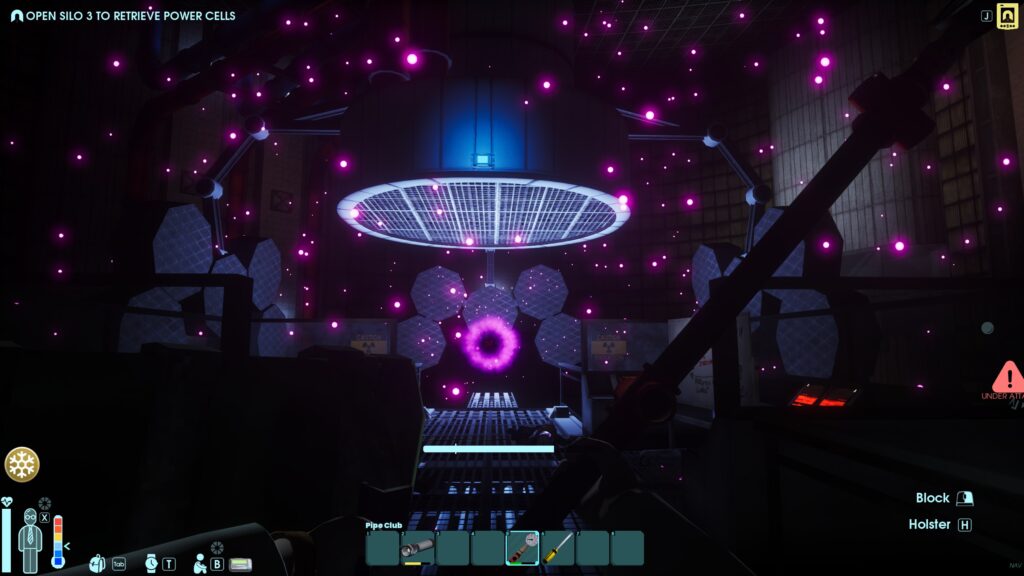
Task: Click the Open Silo 3 objective tracker
Action: point(123,16)
